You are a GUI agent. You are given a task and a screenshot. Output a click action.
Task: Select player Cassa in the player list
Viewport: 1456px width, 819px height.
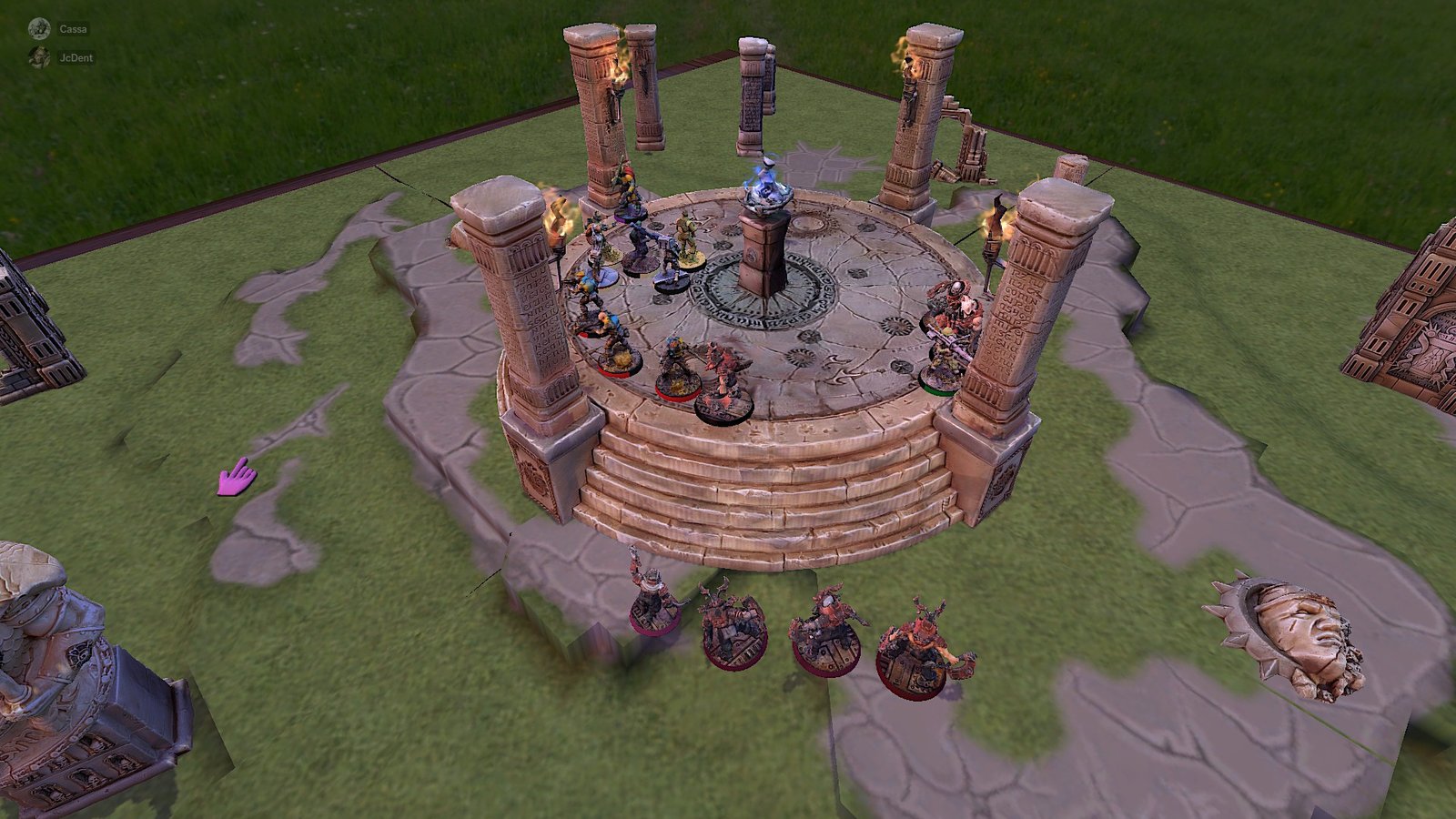tap(72, 29)
